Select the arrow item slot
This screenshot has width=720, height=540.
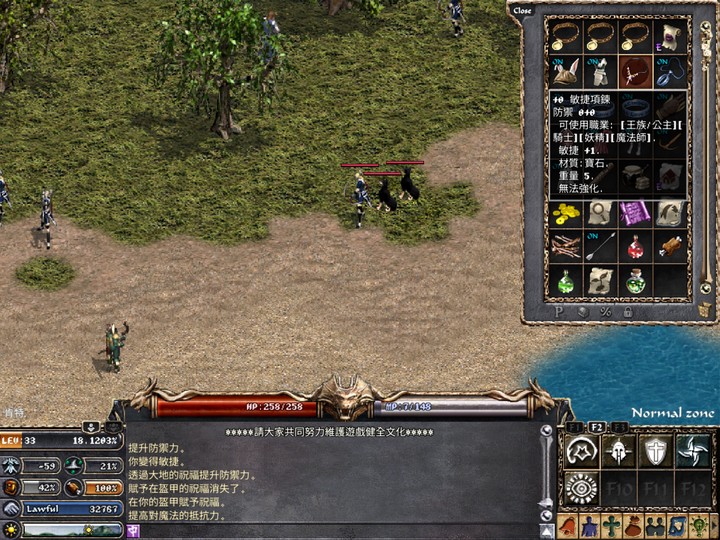600,247
